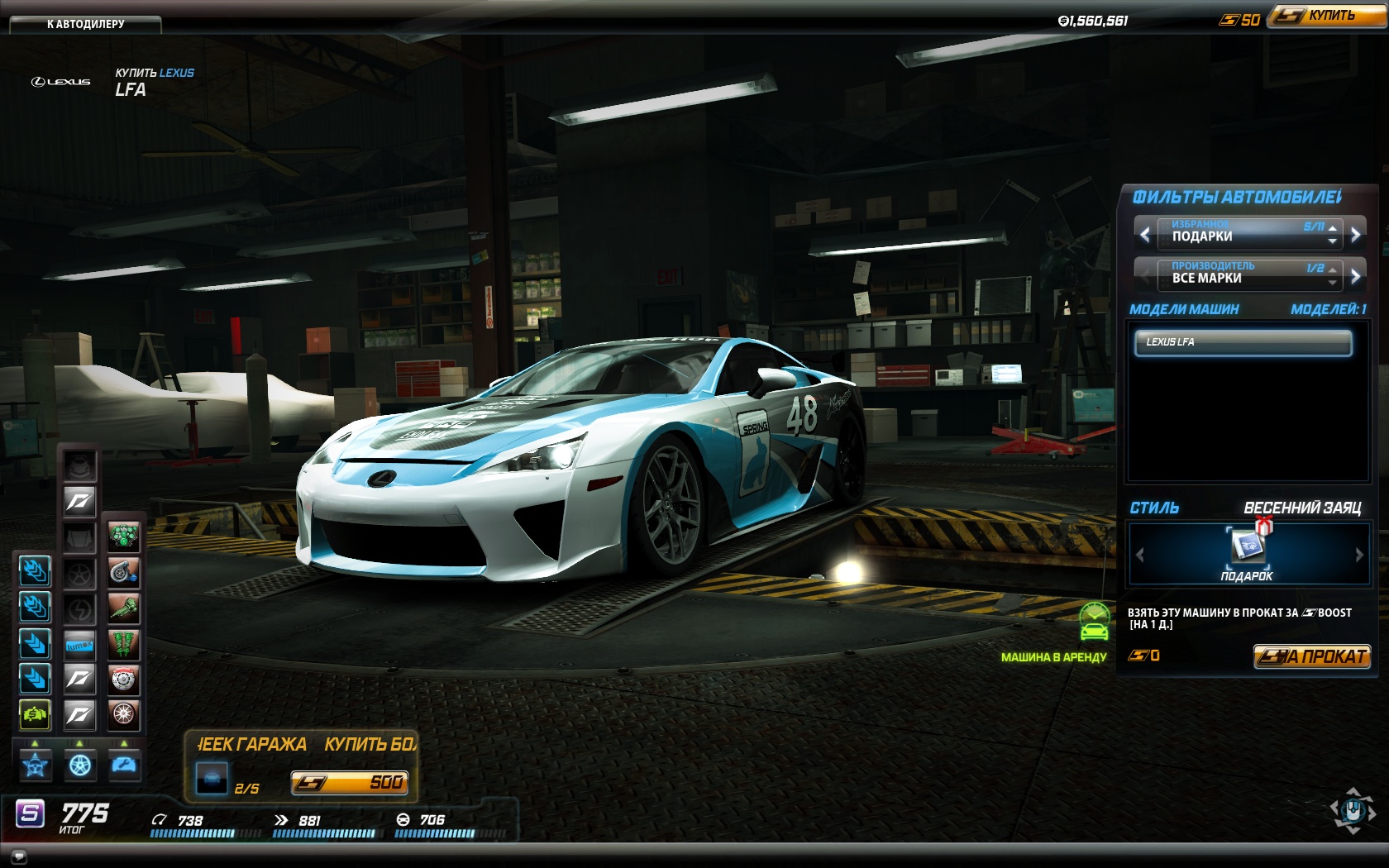This screenshot has width=1389, height=868.
Task: Select the green suspension springs part
Action: click(124, 644)
